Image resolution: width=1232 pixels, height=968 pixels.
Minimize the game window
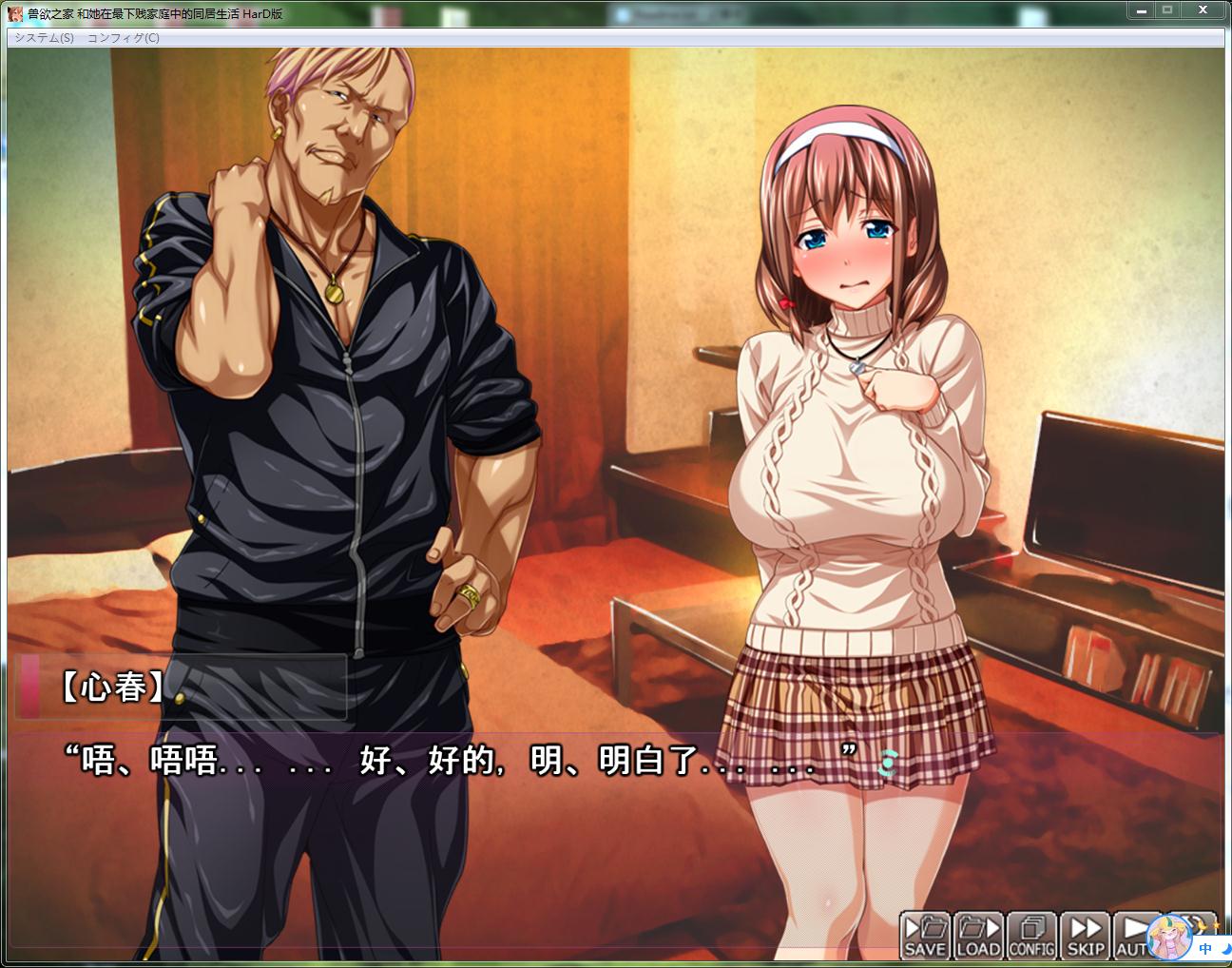tap(1141, 10)
